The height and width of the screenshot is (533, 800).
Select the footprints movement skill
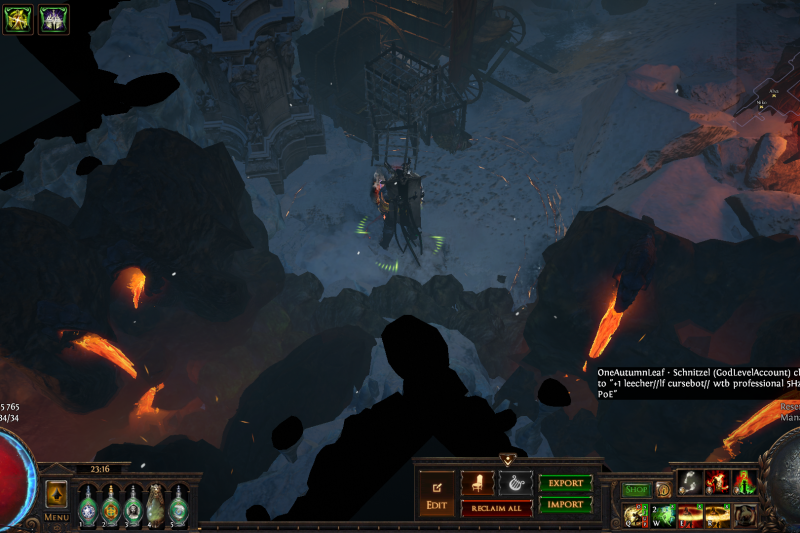690,482
